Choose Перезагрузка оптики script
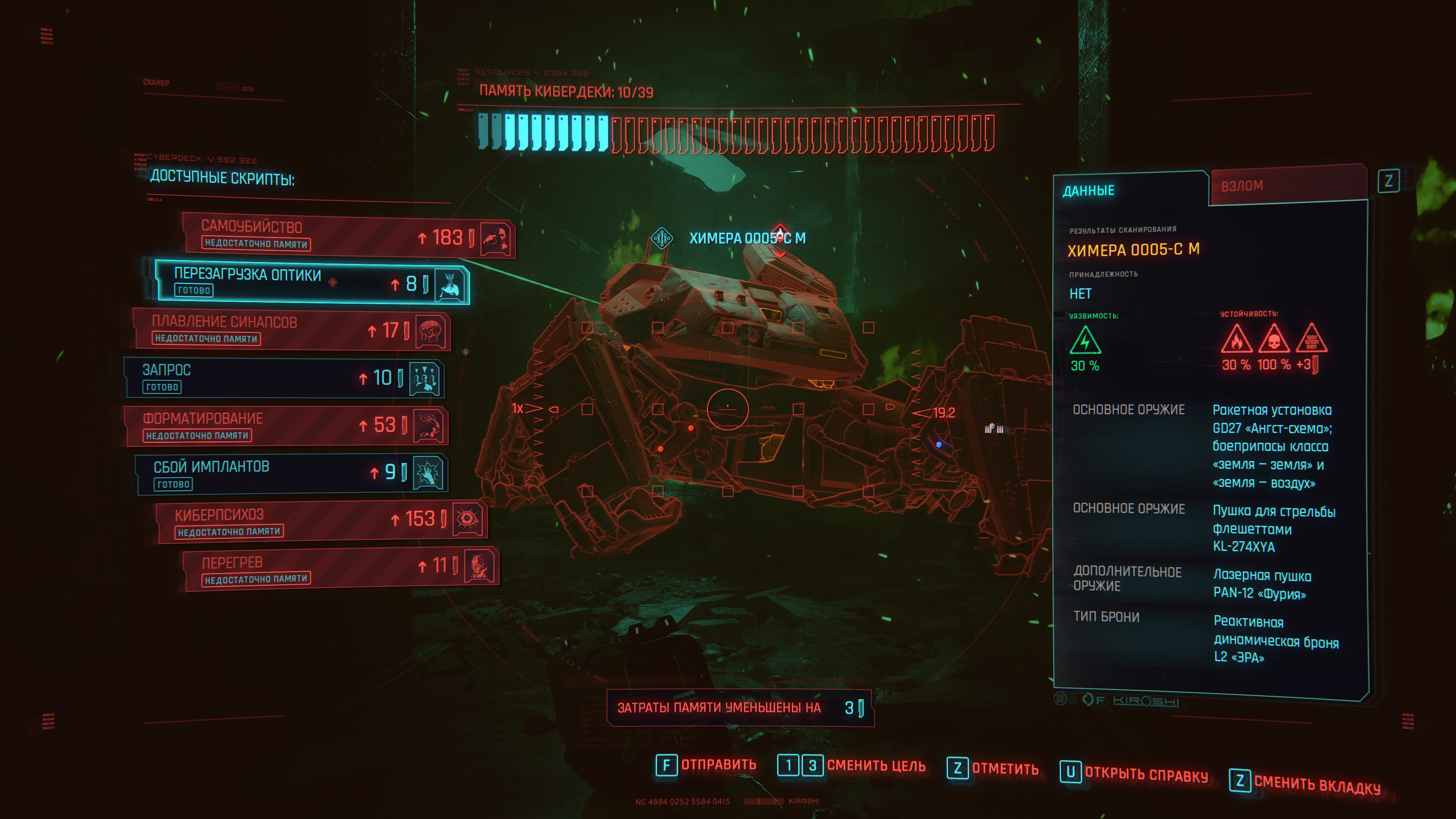The width and height of the screenshot is (1456, 819). [x=311, y=282]
